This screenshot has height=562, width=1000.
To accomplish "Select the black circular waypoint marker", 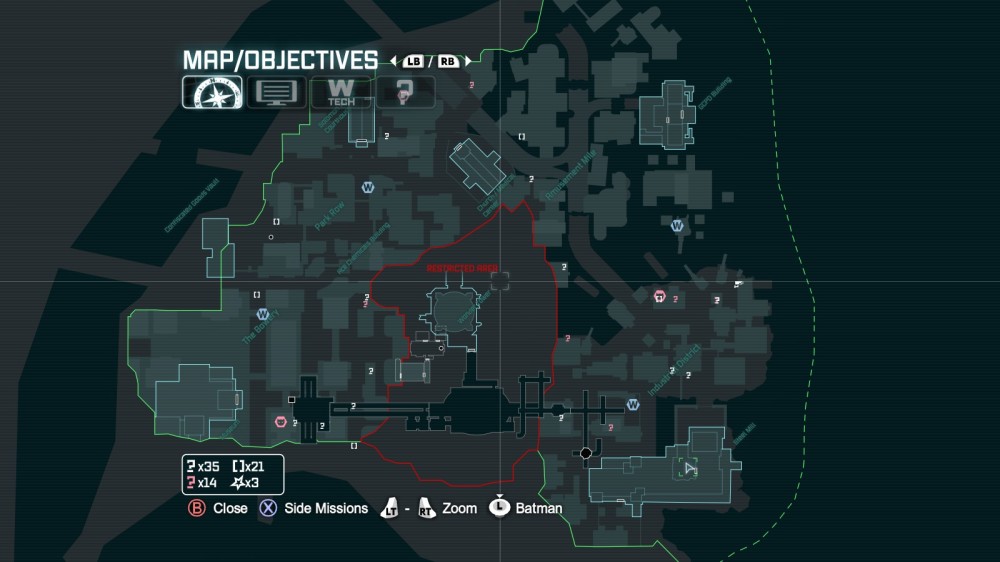I will coord(586,453).
